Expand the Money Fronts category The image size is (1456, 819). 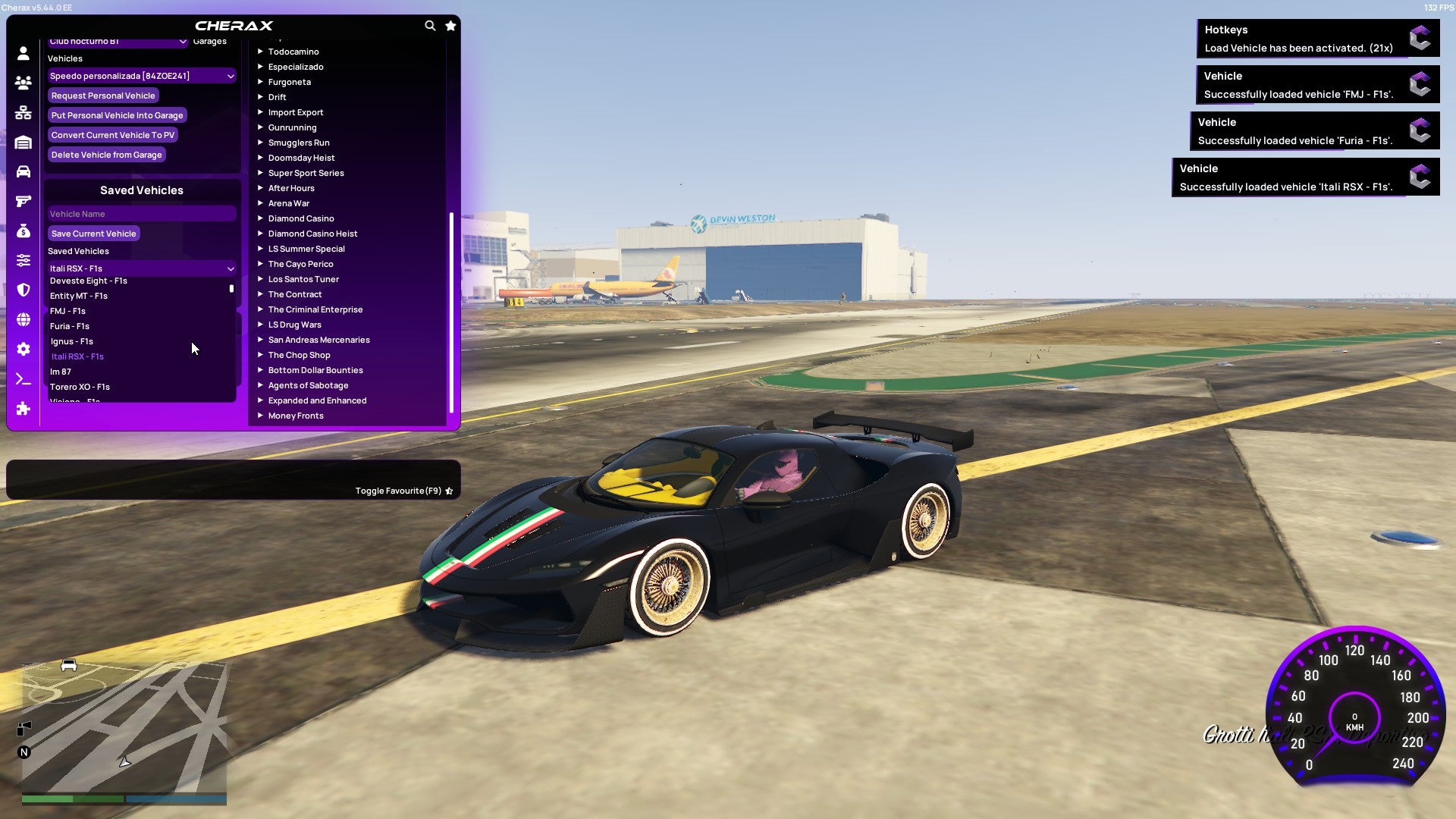tap(297, 416)
